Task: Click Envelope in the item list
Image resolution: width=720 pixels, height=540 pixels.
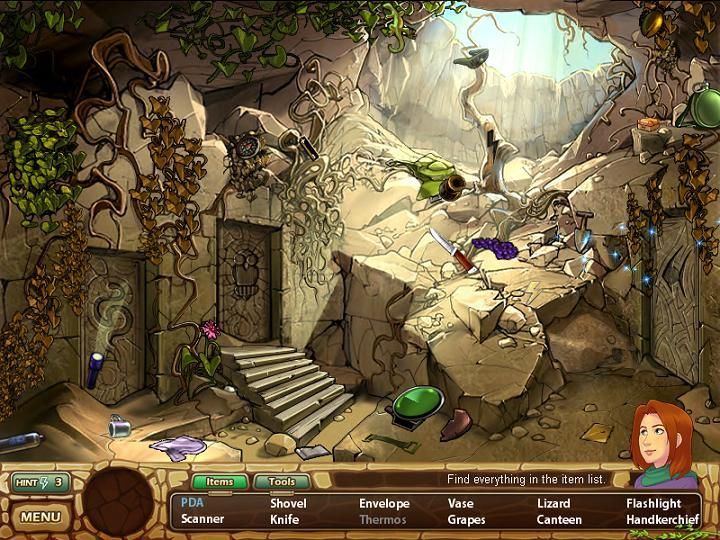Action: [385, 503]
